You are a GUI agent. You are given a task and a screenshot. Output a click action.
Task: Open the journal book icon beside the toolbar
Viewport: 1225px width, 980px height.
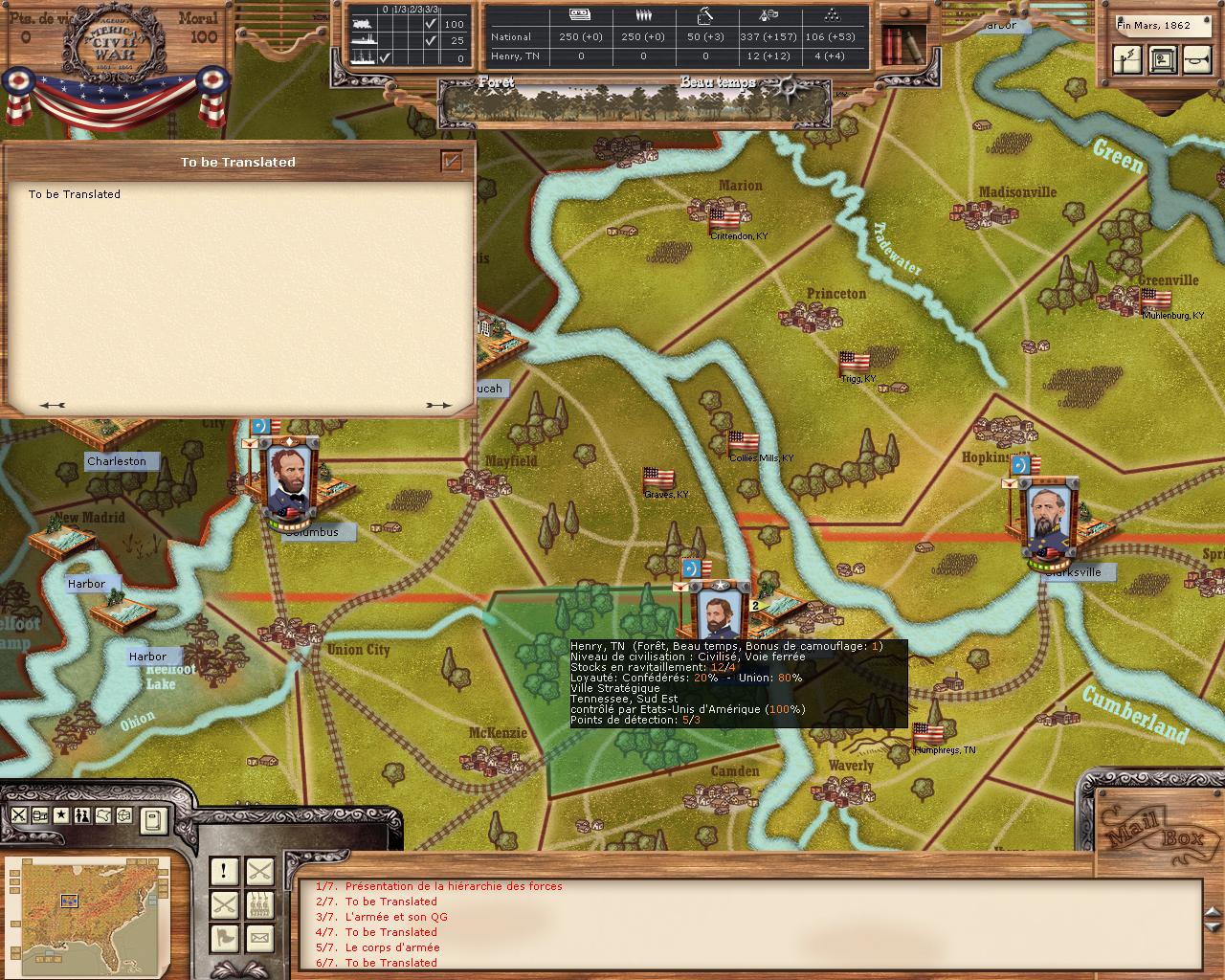[x=154, y=821]
